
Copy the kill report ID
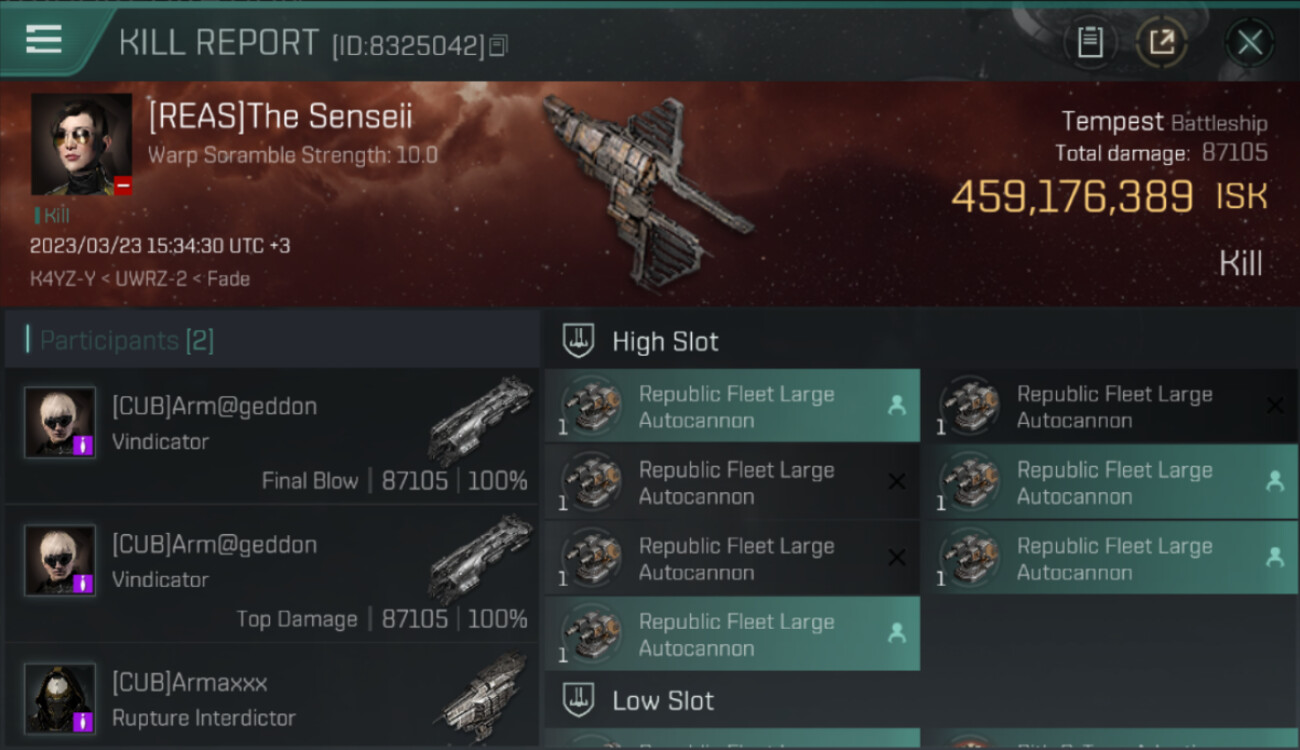point(498,45)
